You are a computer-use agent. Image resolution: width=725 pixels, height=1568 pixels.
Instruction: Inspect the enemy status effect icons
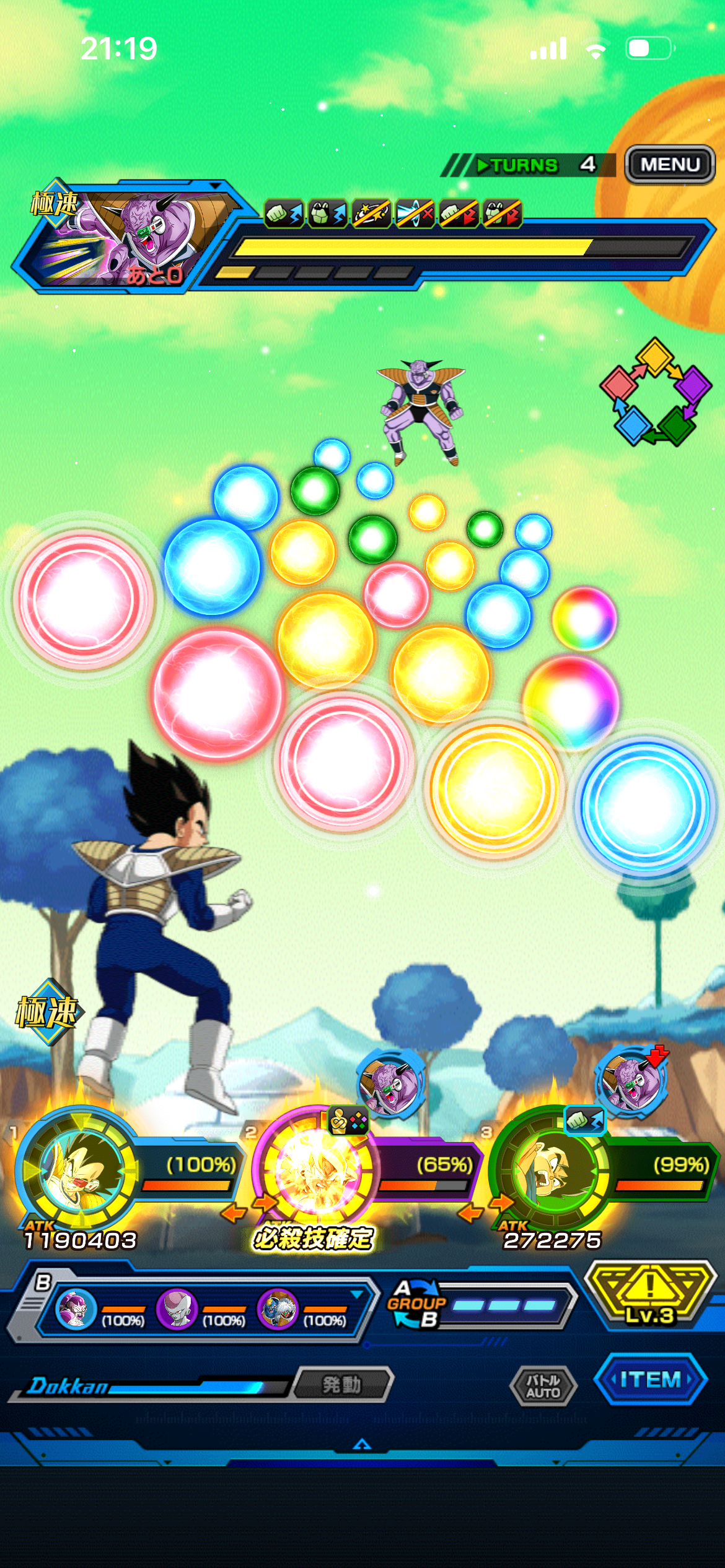[393, 214]
